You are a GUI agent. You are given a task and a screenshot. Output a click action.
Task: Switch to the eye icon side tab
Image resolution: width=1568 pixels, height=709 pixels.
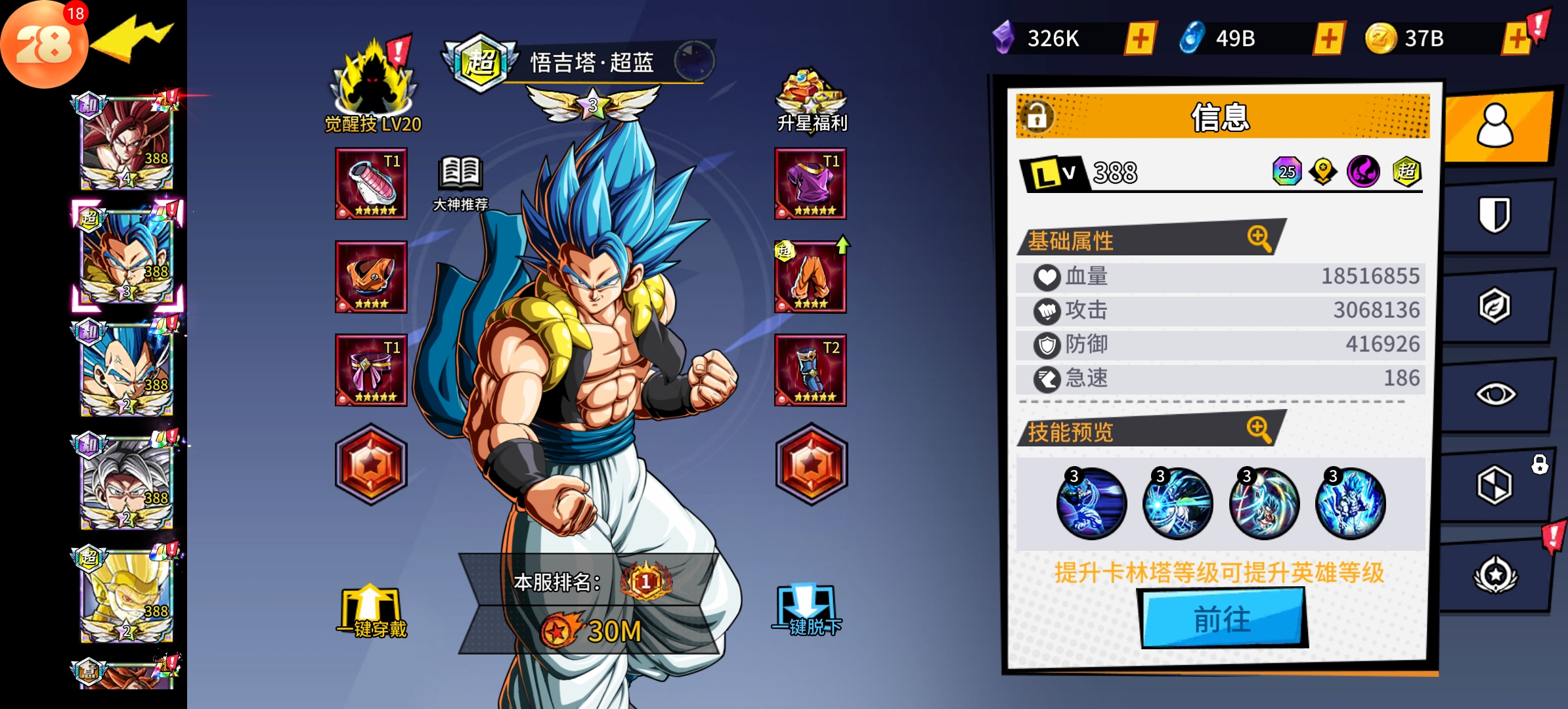click(1494, 394)
